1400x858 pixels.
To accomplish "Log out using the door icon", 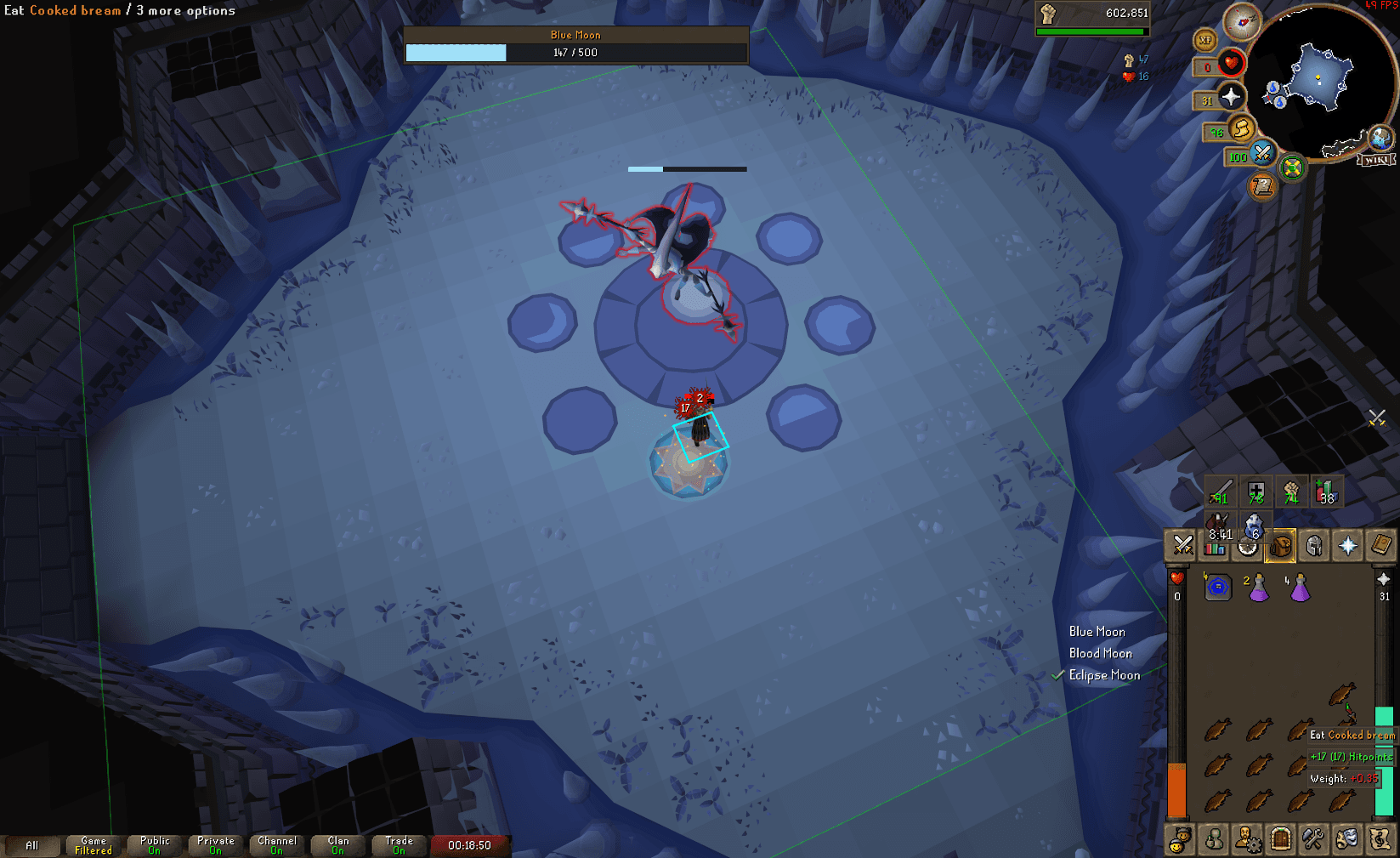I will (x=1278, y=840).
